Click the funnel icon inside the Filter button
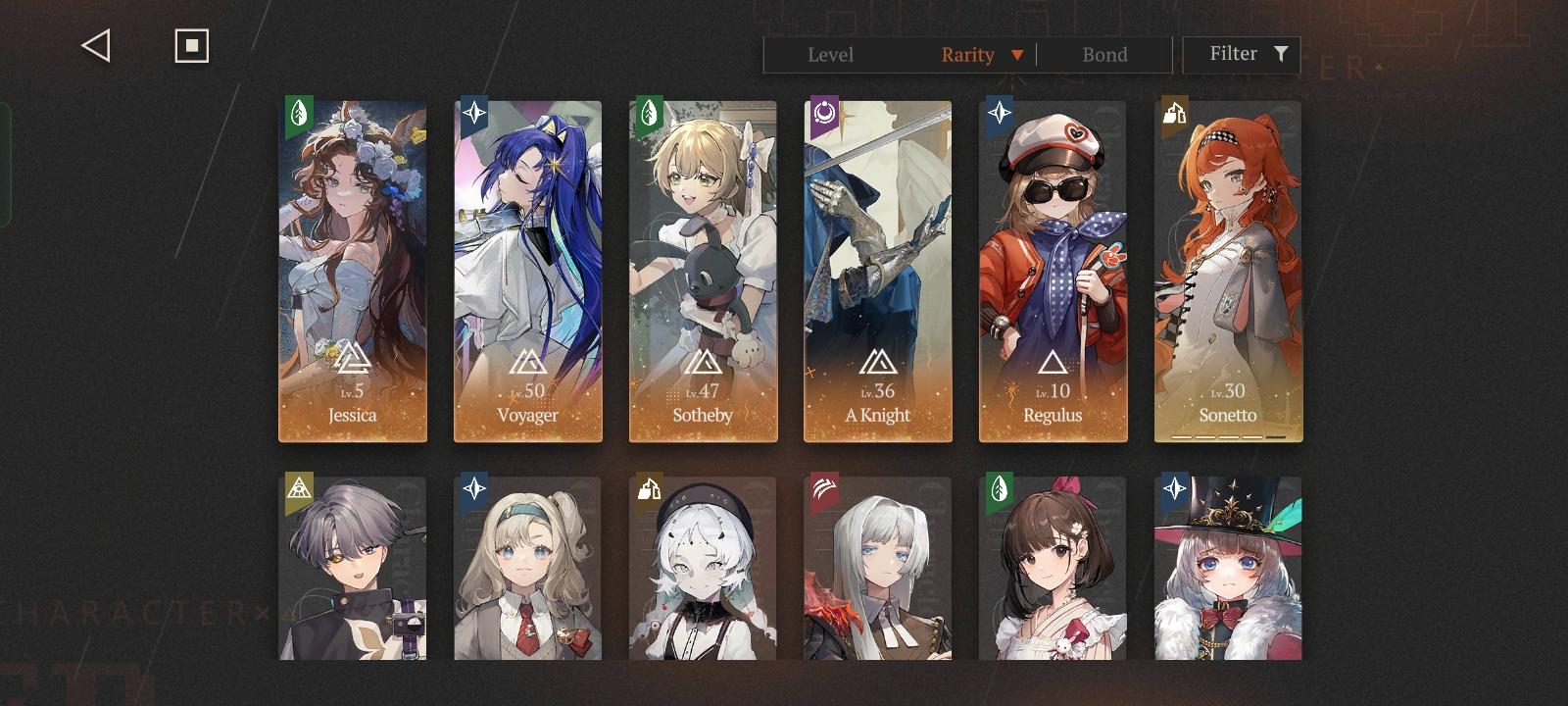This screenshot has height=706, width=1568. point(1280,54)
